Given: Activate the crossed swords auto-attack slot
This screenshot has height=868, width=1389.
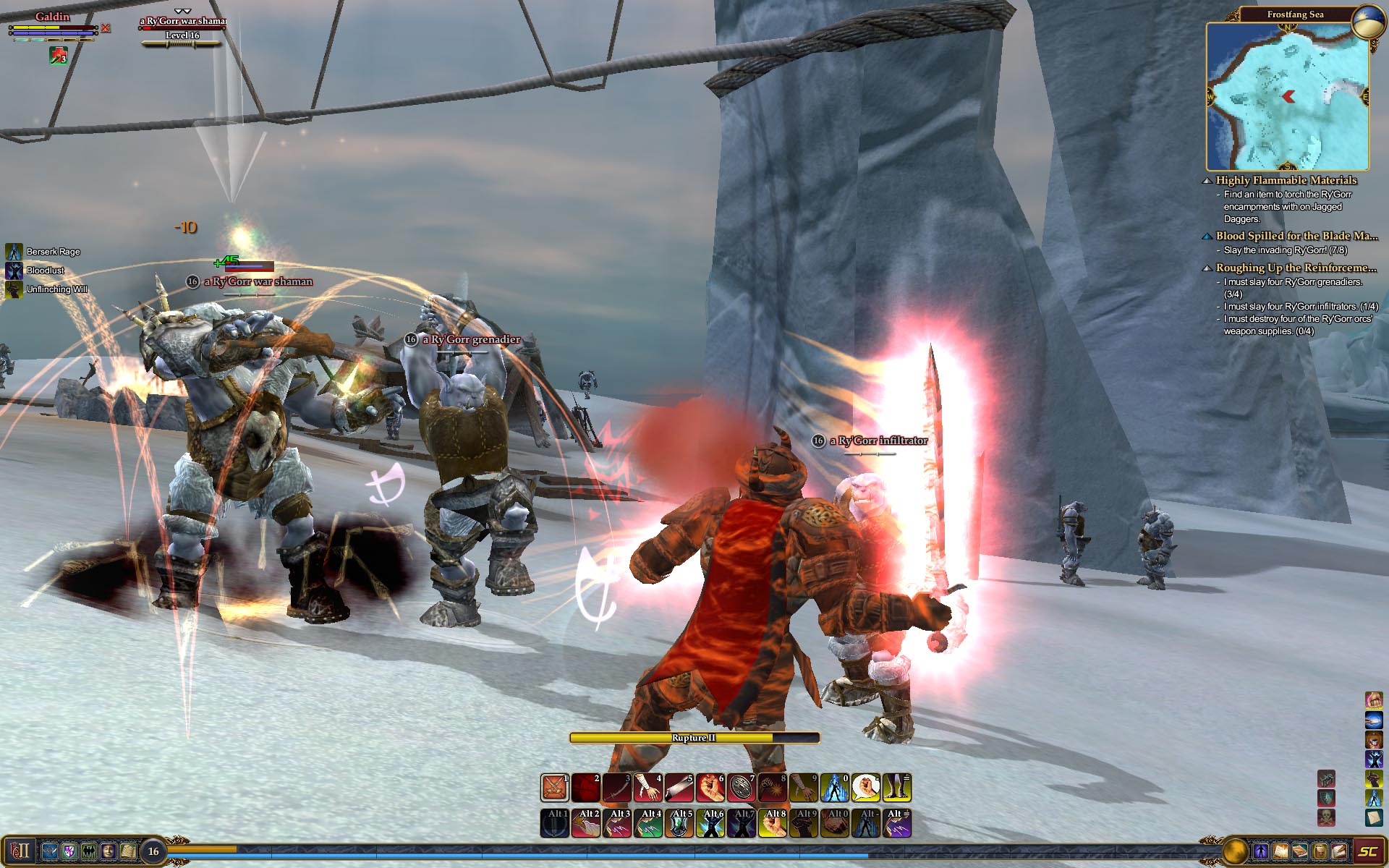Looking at the screenshot, I should [x=555, y=788].
